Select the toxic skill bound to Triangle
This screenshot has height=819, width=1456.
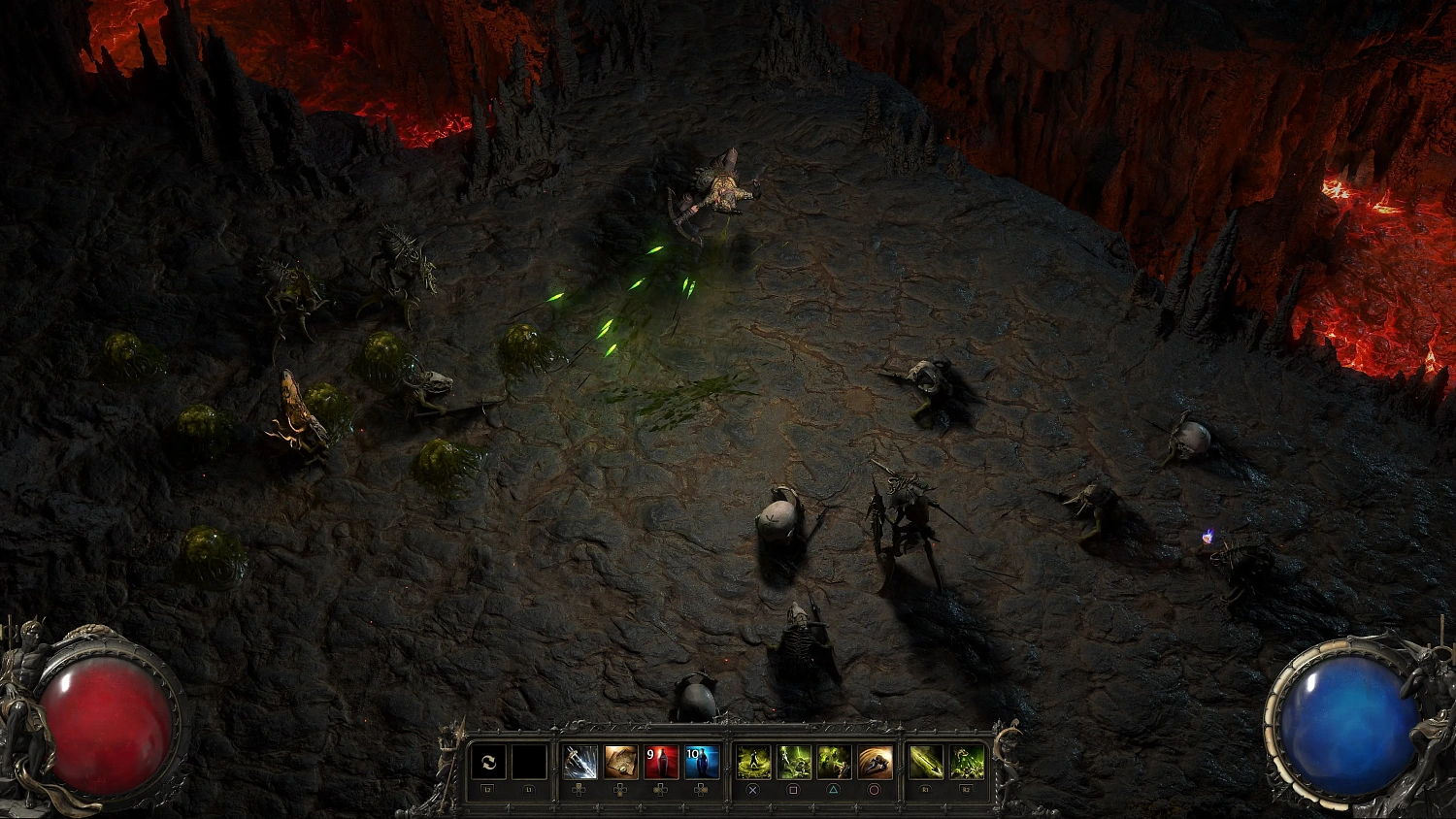click(832, 764)
